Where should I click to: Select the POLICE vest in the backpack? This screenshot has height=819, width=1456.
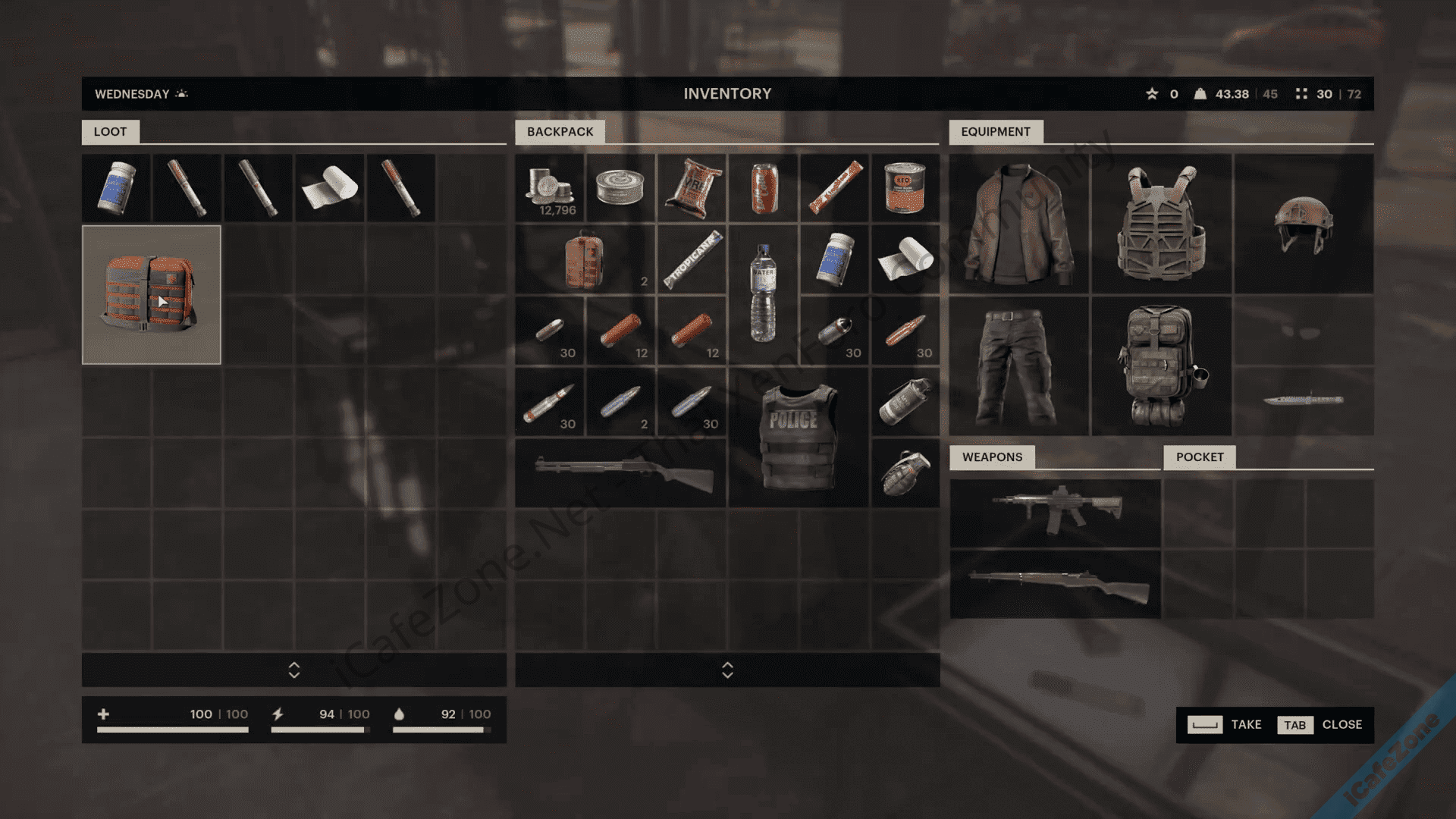798,438
